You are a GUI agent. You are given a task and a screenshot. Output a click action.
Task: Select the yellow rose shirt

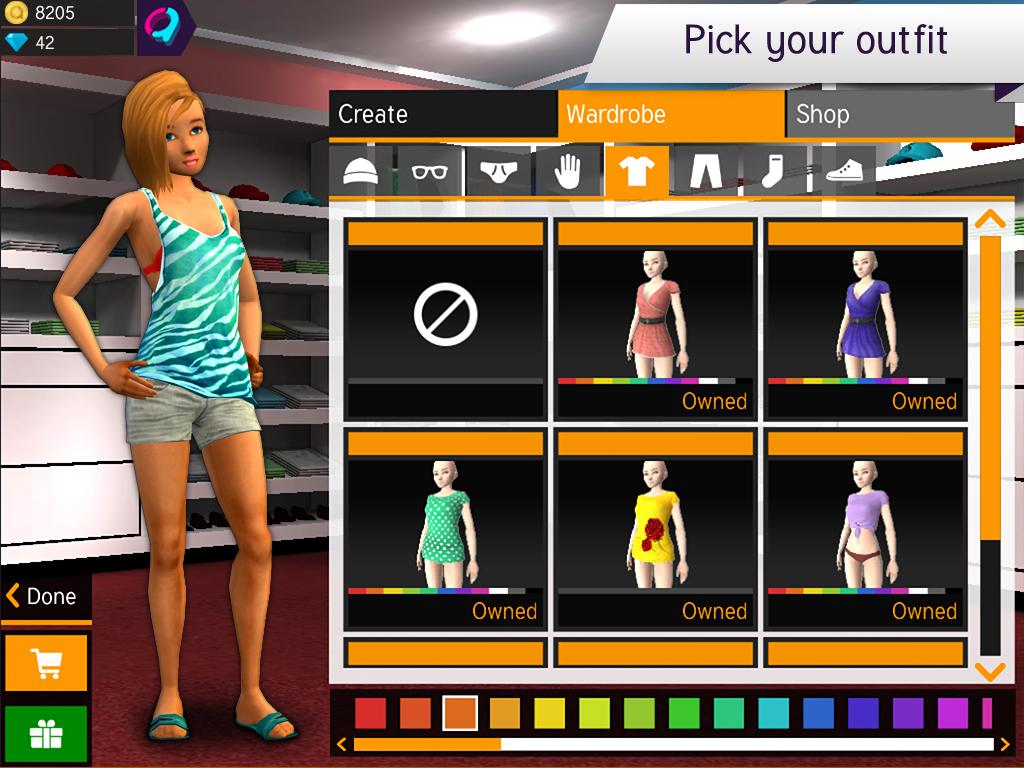(x=655, y=528)
